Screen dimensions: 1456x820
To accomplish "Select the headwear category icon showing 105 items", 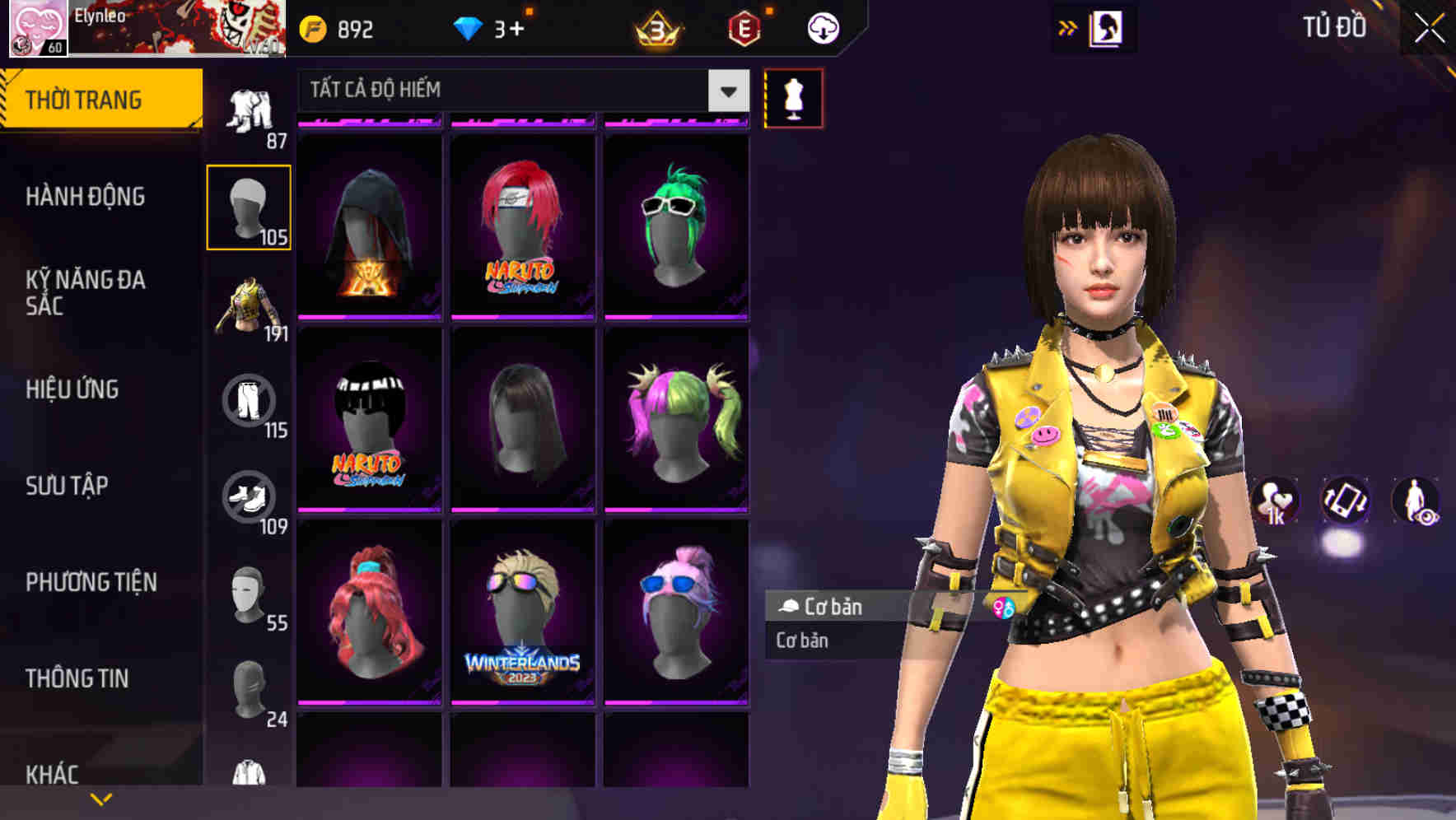I will tap(250, 206).
